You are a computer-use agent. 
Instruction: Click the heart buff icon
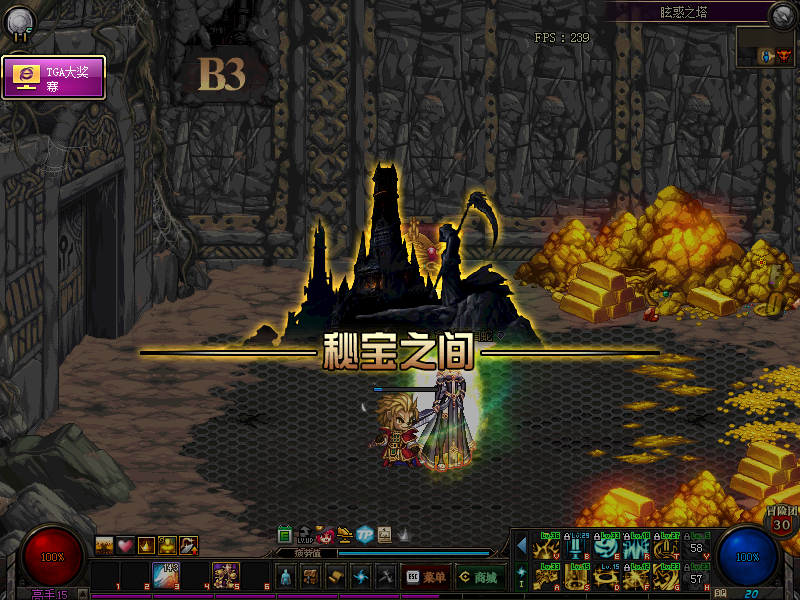[x=125, y=545]
